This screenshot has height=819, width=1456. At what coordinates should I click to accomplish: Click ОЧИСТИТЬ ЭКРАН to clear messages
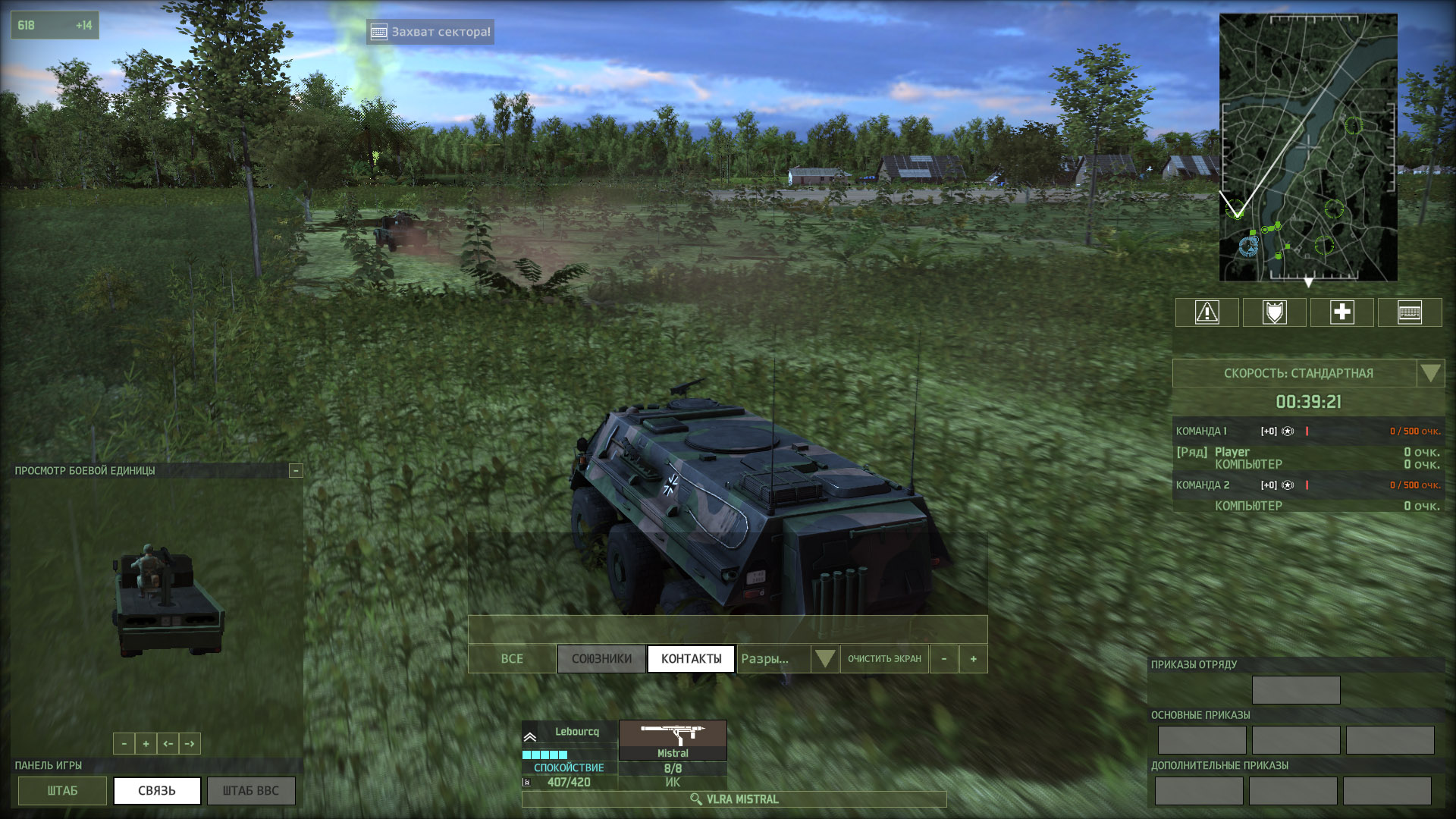tap(884, 659)
